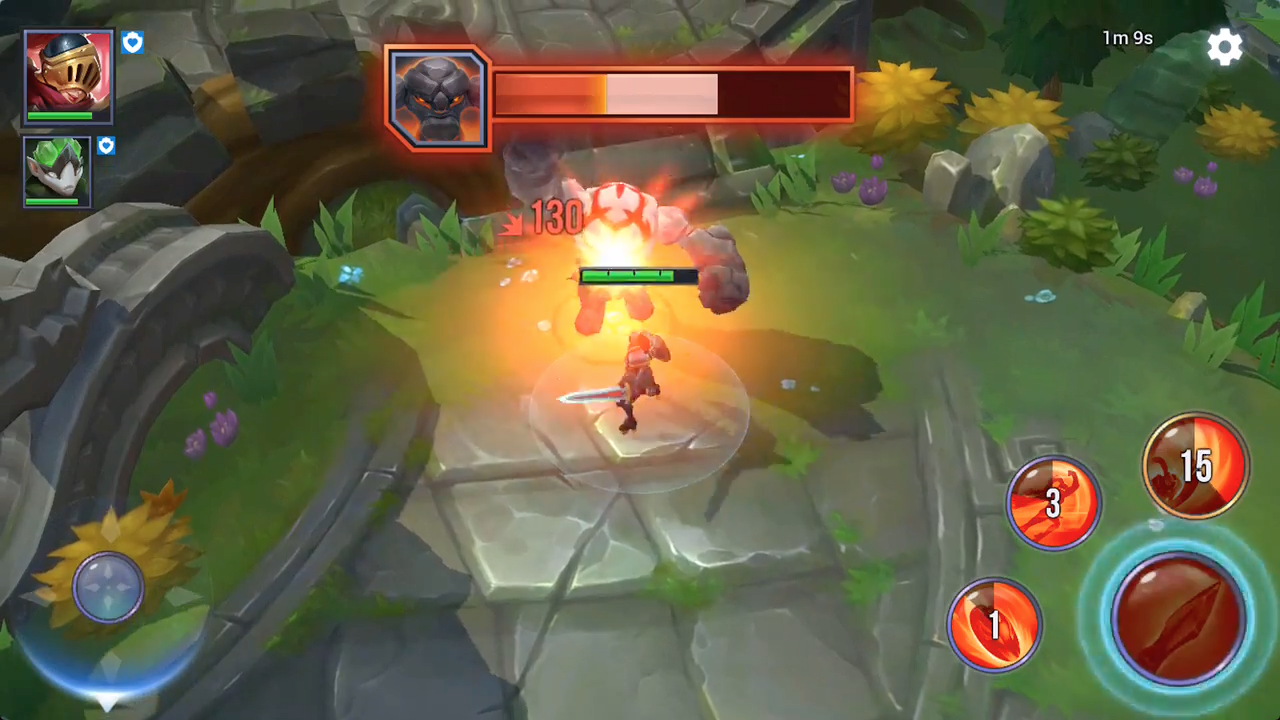The height and width of the screenshot is (720, 1280).
Task: Click the 130 damage number
Action: (556, 218)
